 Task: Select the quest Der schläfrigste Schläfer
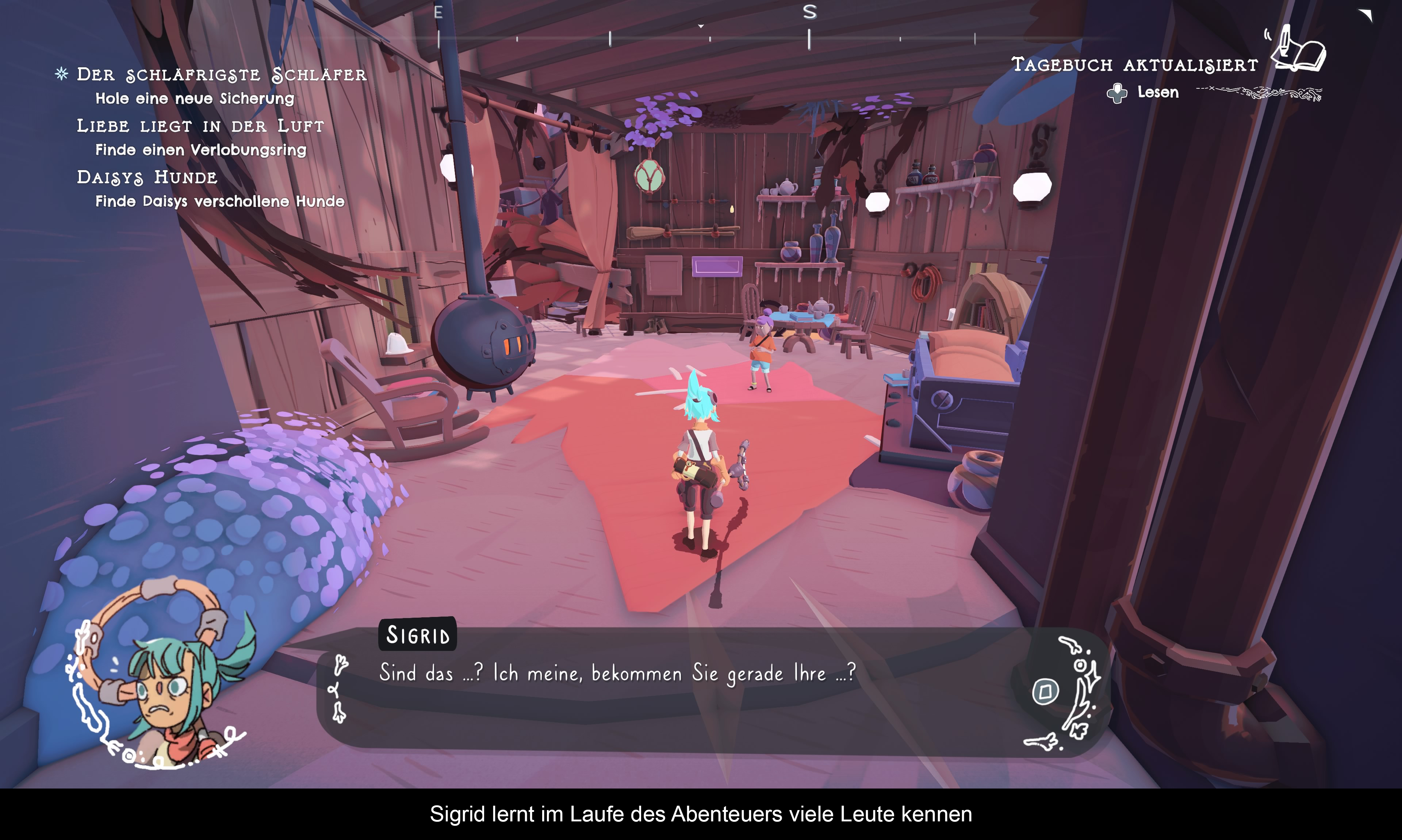tap(221, 75)
